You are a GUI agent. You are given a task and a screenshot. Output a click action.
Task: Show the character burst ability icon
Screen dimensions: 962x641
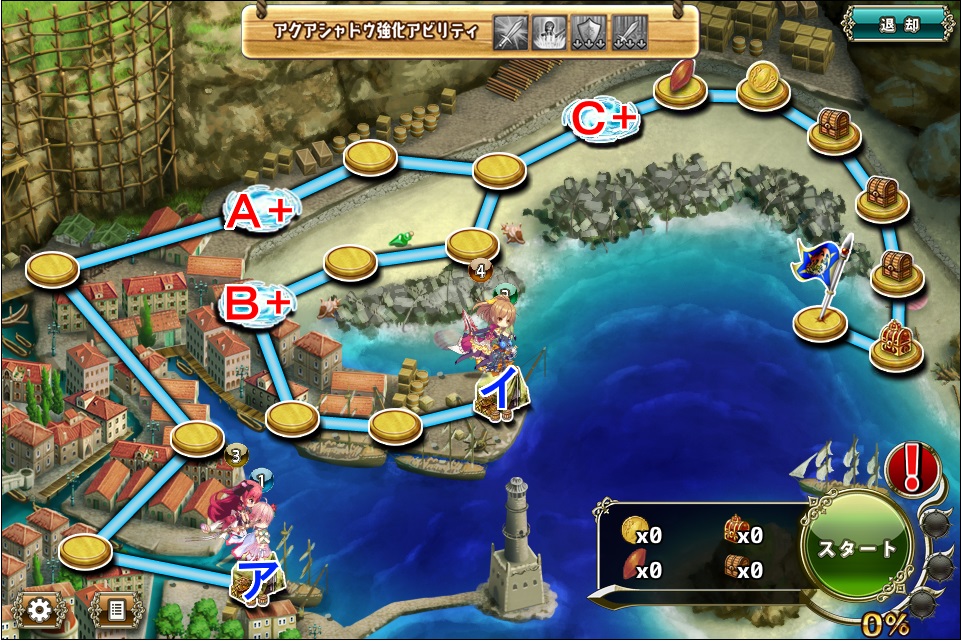point(550,33)
